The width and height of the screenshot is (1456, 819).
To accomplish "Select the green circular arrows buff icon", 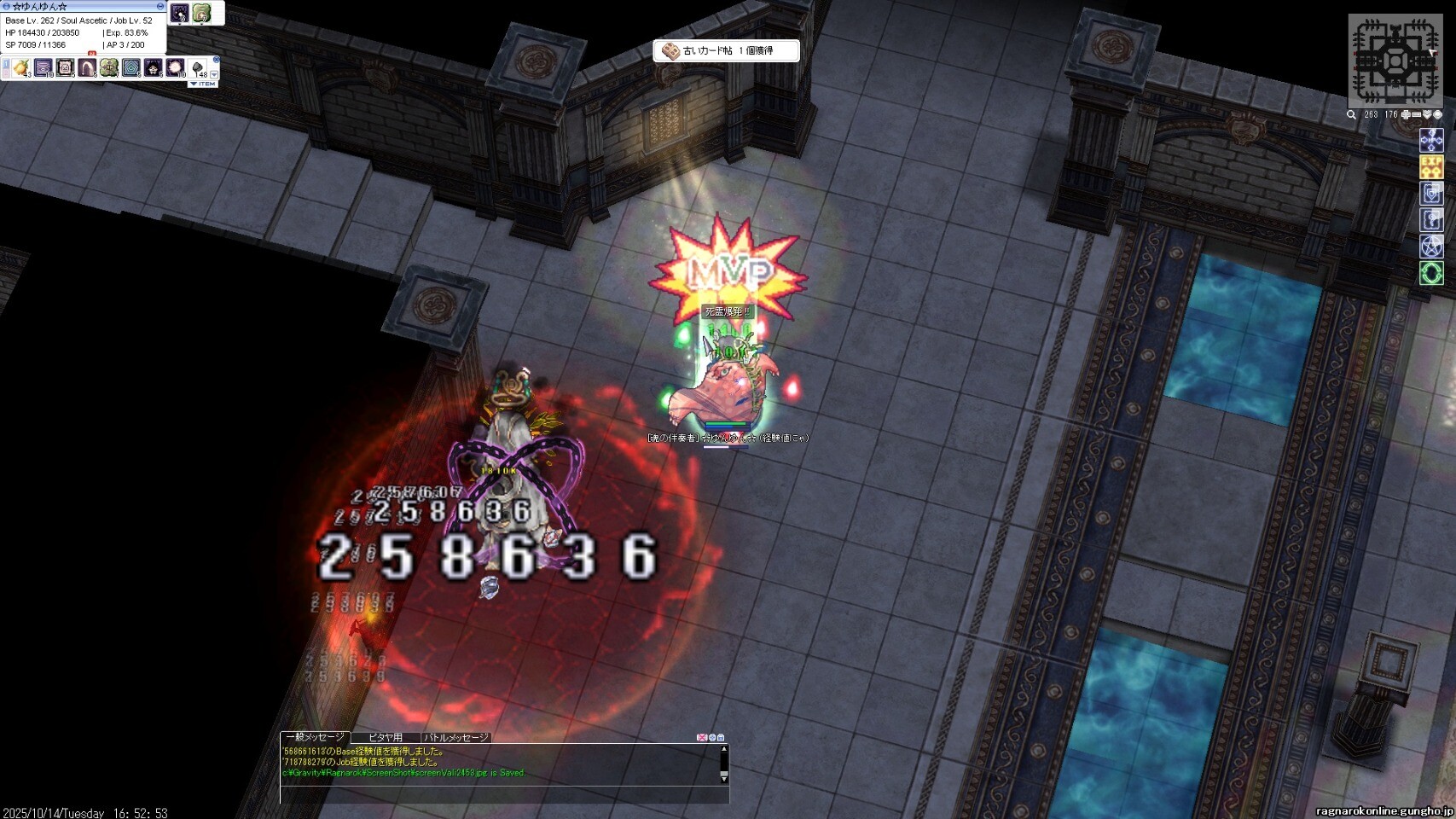I will [1431, 273].
